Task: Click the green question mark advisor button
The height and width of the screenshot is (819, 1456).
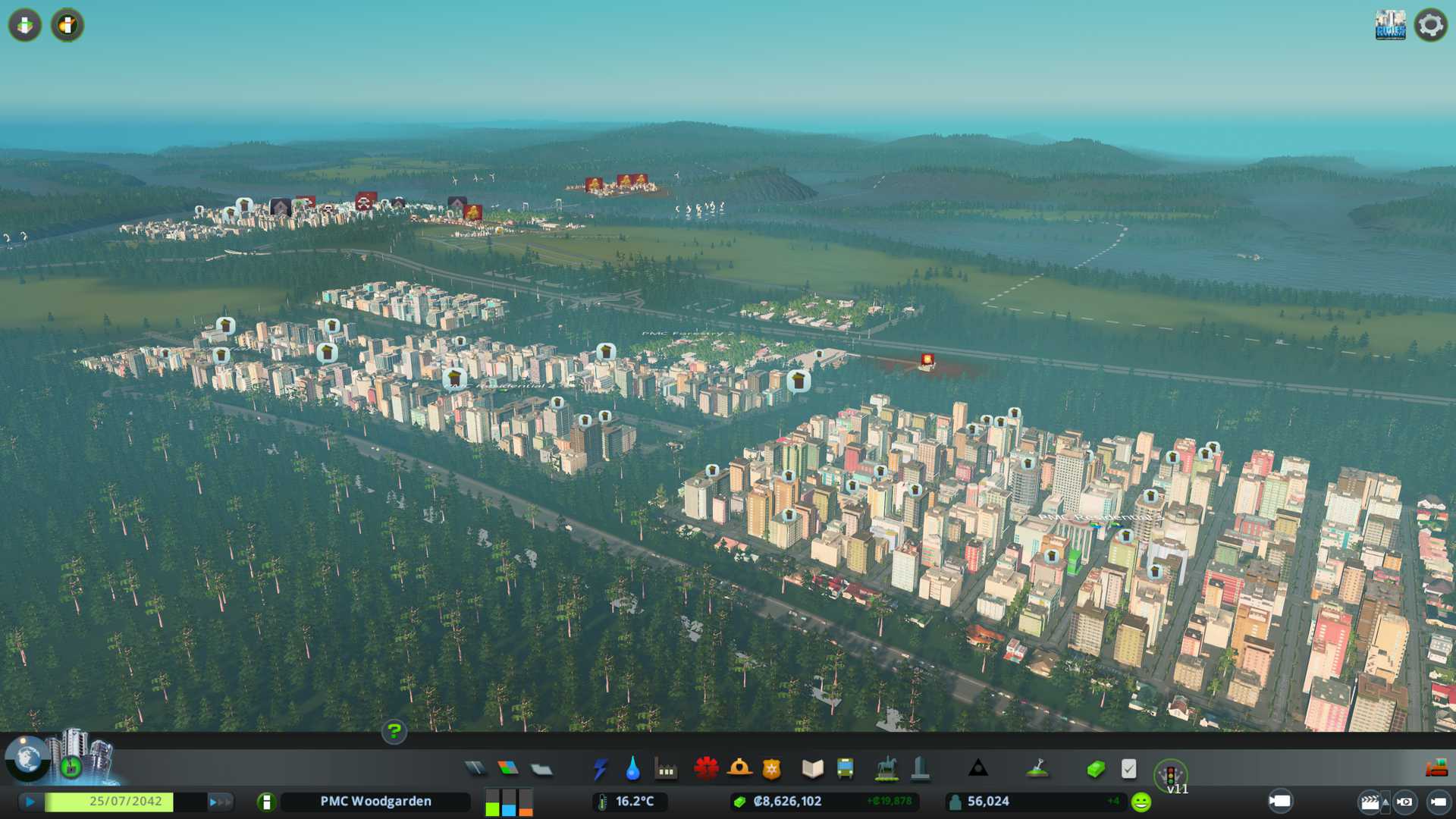Action: click(x=394, y=732)
